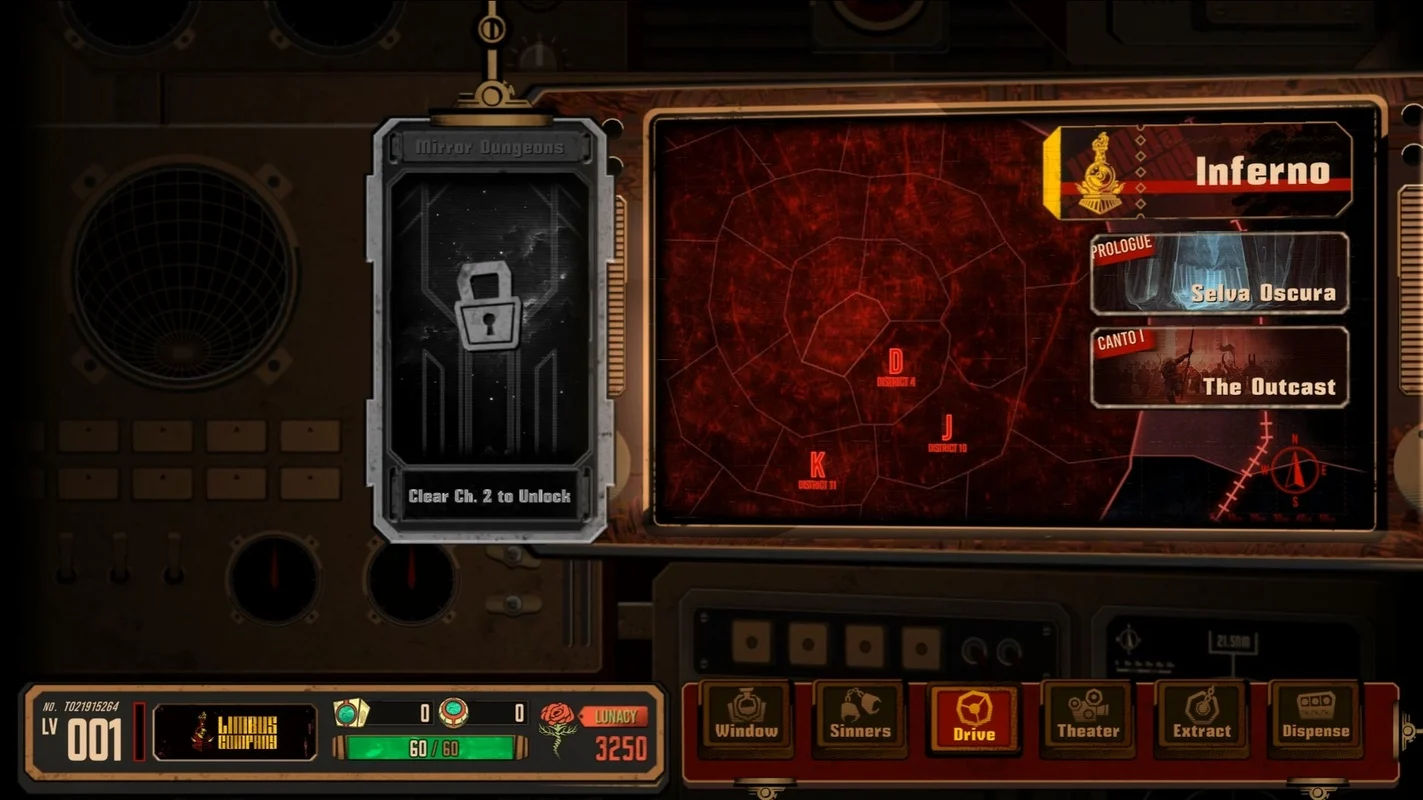Switch to the Sinners tab
Screen dimensions: 1423x800
click(860, 717)
